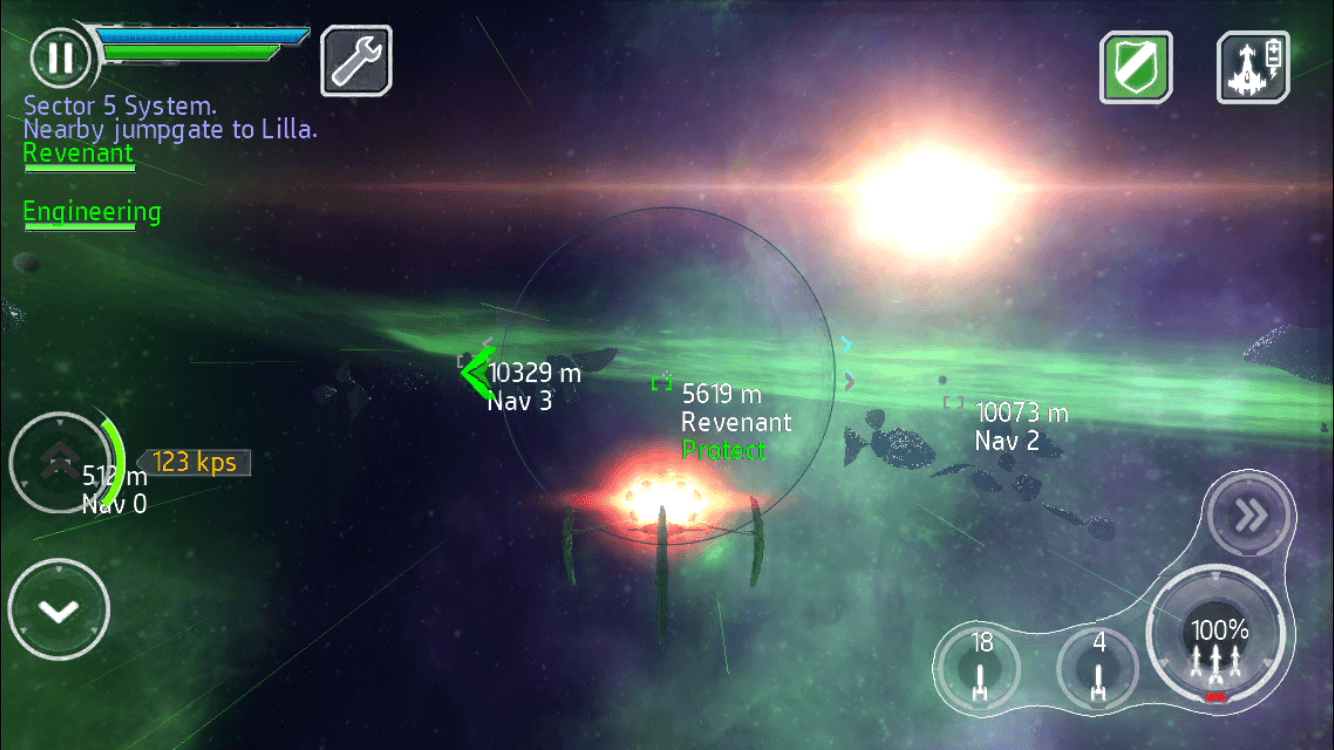
Task: Open the Engineering mission link
Action: 90,211
